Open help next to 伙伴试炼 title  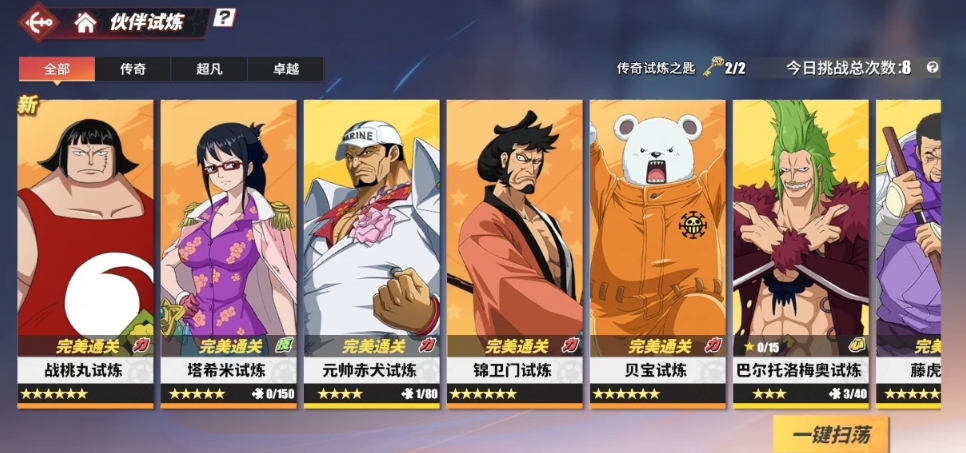(226, 18)
